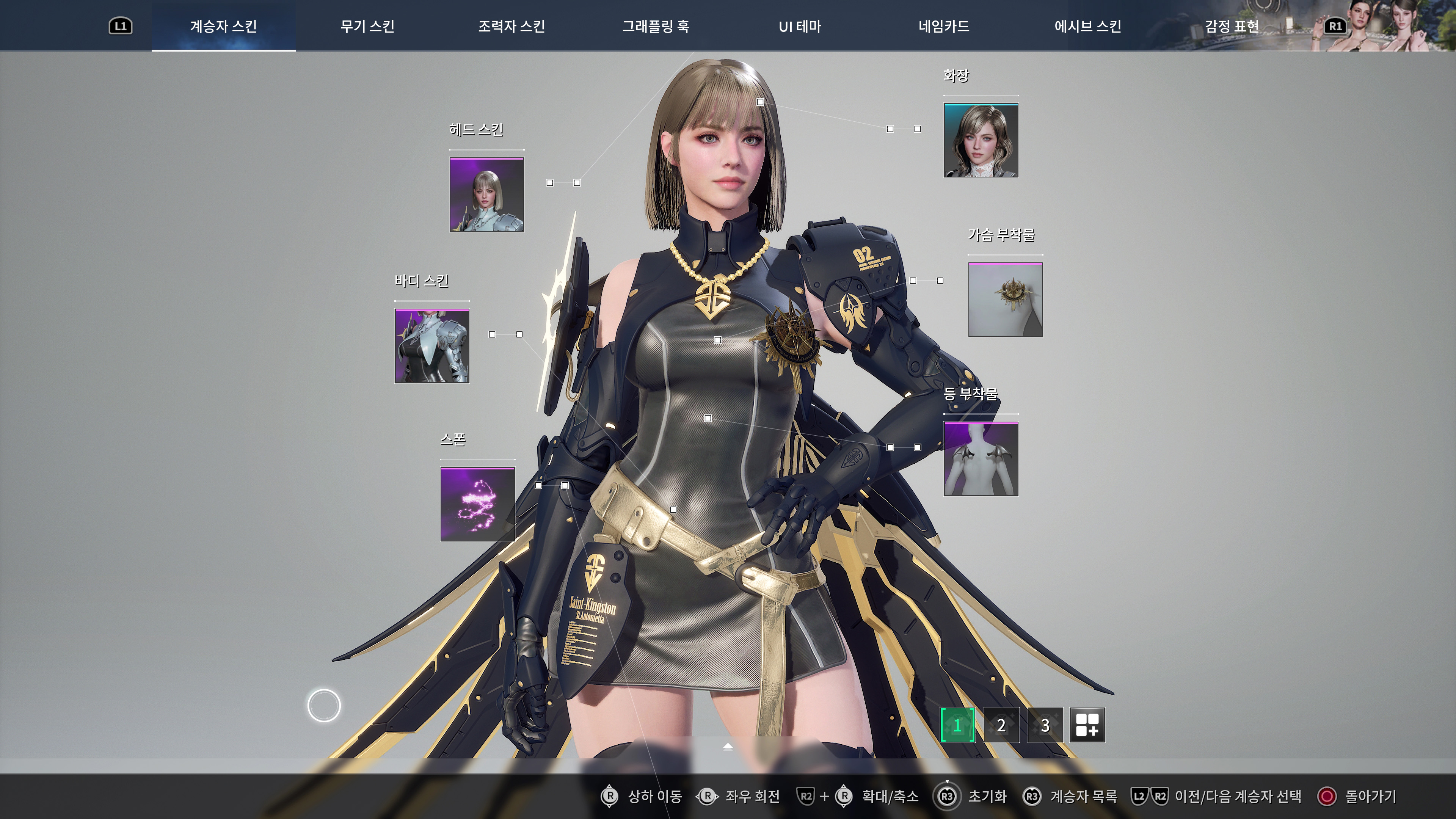
Task: Switch to the UI 테마 tab
Action: pos(799,26)
